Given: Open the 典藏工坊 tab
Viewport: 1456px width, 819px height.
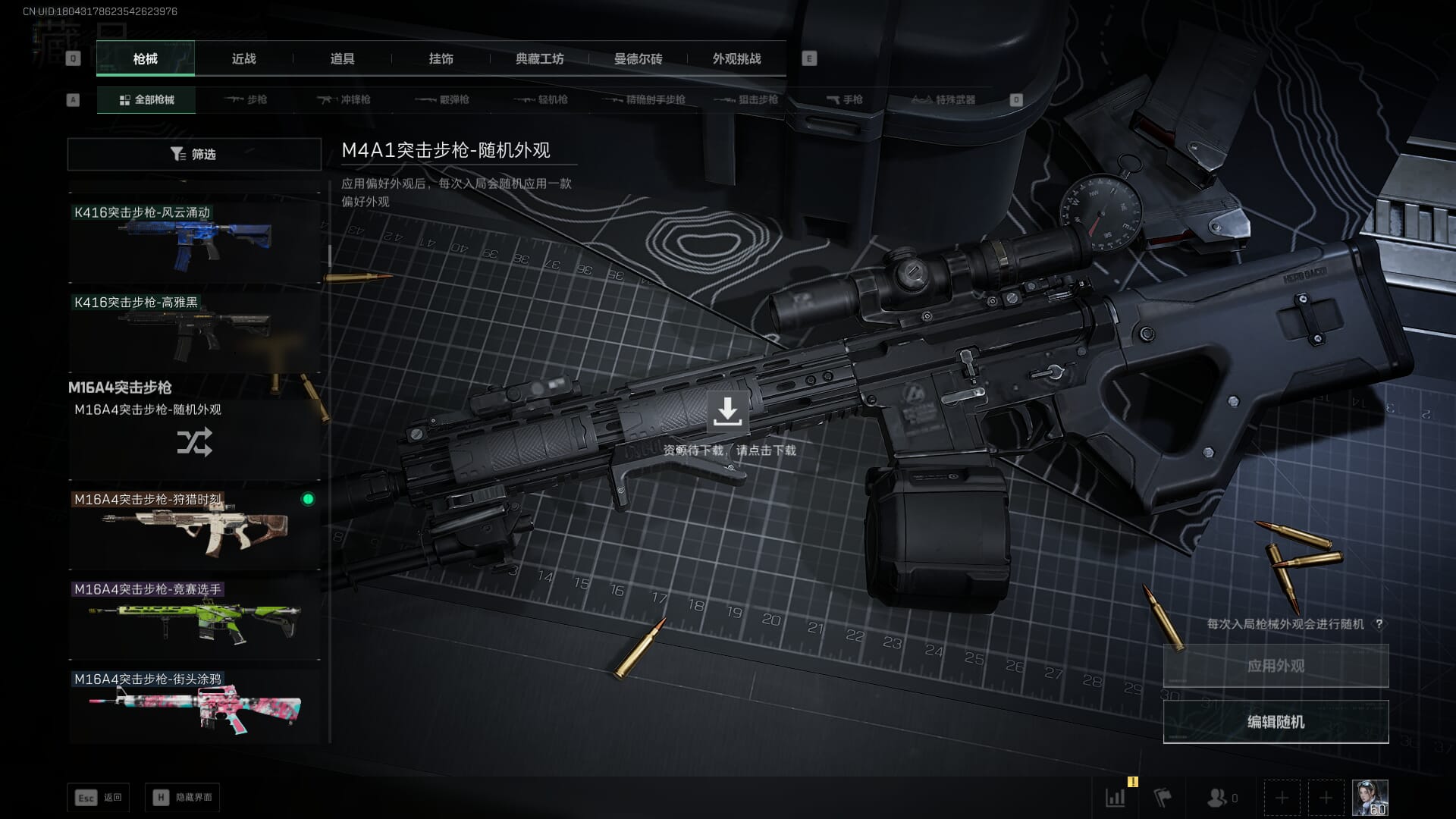Looking at the screenshot, I should pyautogui.click(x=539, y=58).
